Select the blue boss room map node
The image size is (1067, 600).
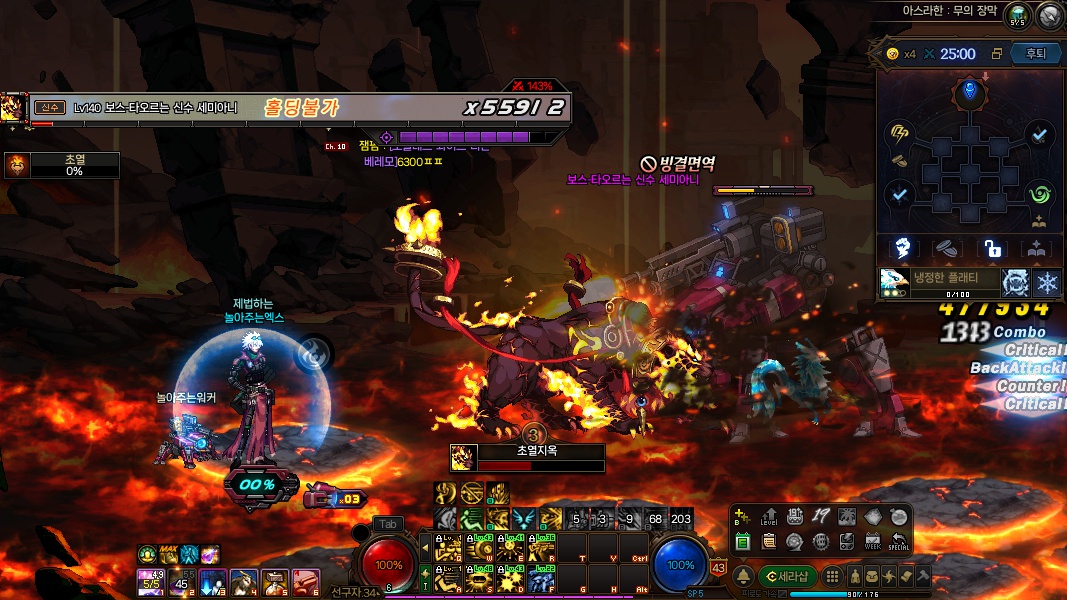969,94
